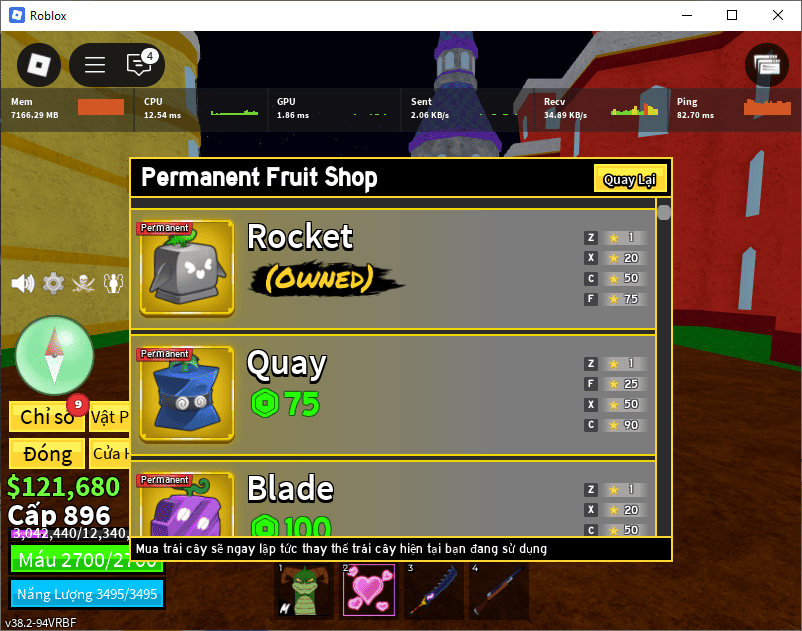Click the Đóng button
The image size is (802, 631).
pos(46,453)
